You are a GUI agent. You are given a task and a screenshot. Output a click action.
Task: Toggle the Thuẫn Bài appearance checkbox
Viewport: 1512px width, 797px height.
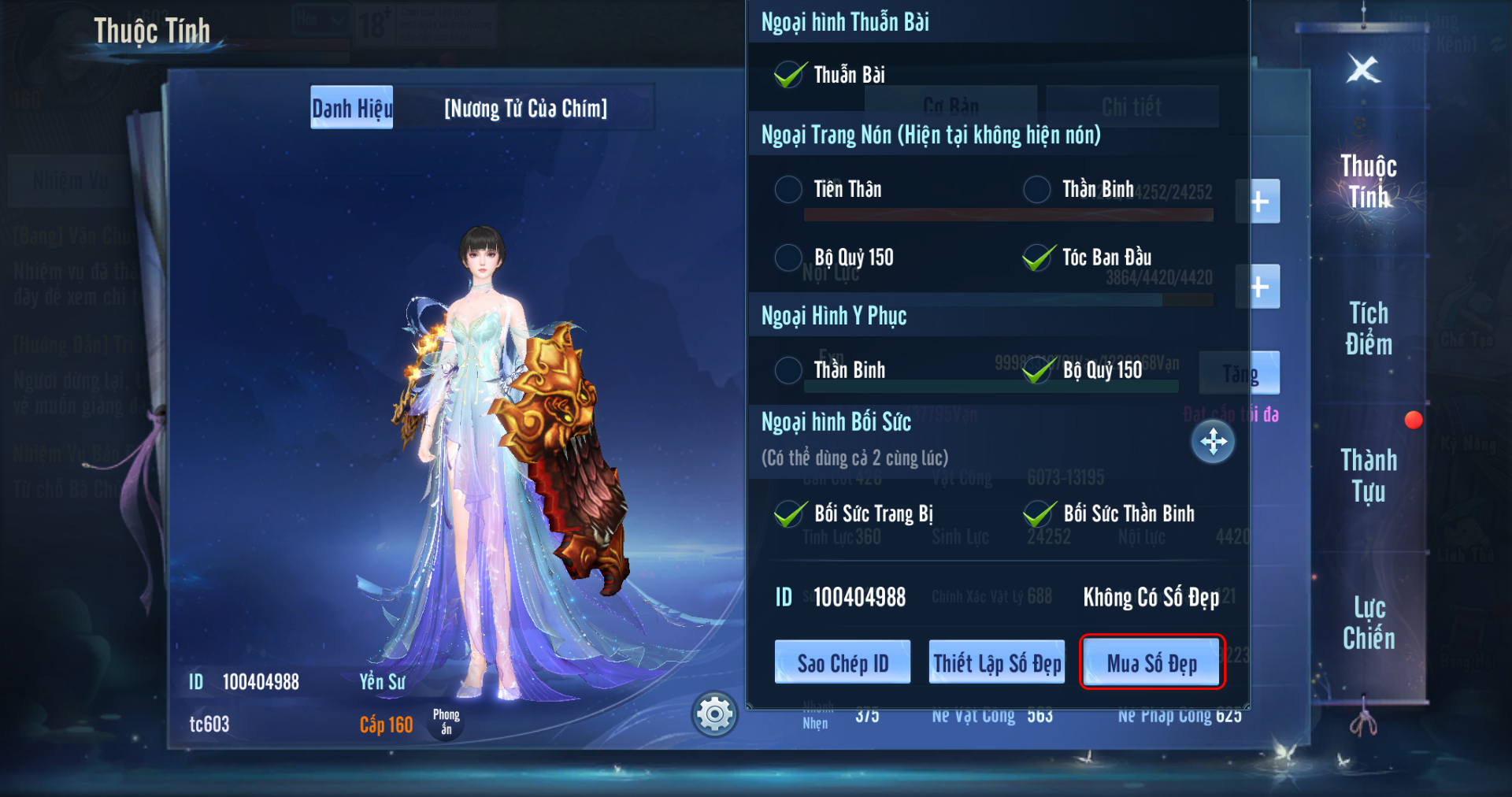point(790,75)
